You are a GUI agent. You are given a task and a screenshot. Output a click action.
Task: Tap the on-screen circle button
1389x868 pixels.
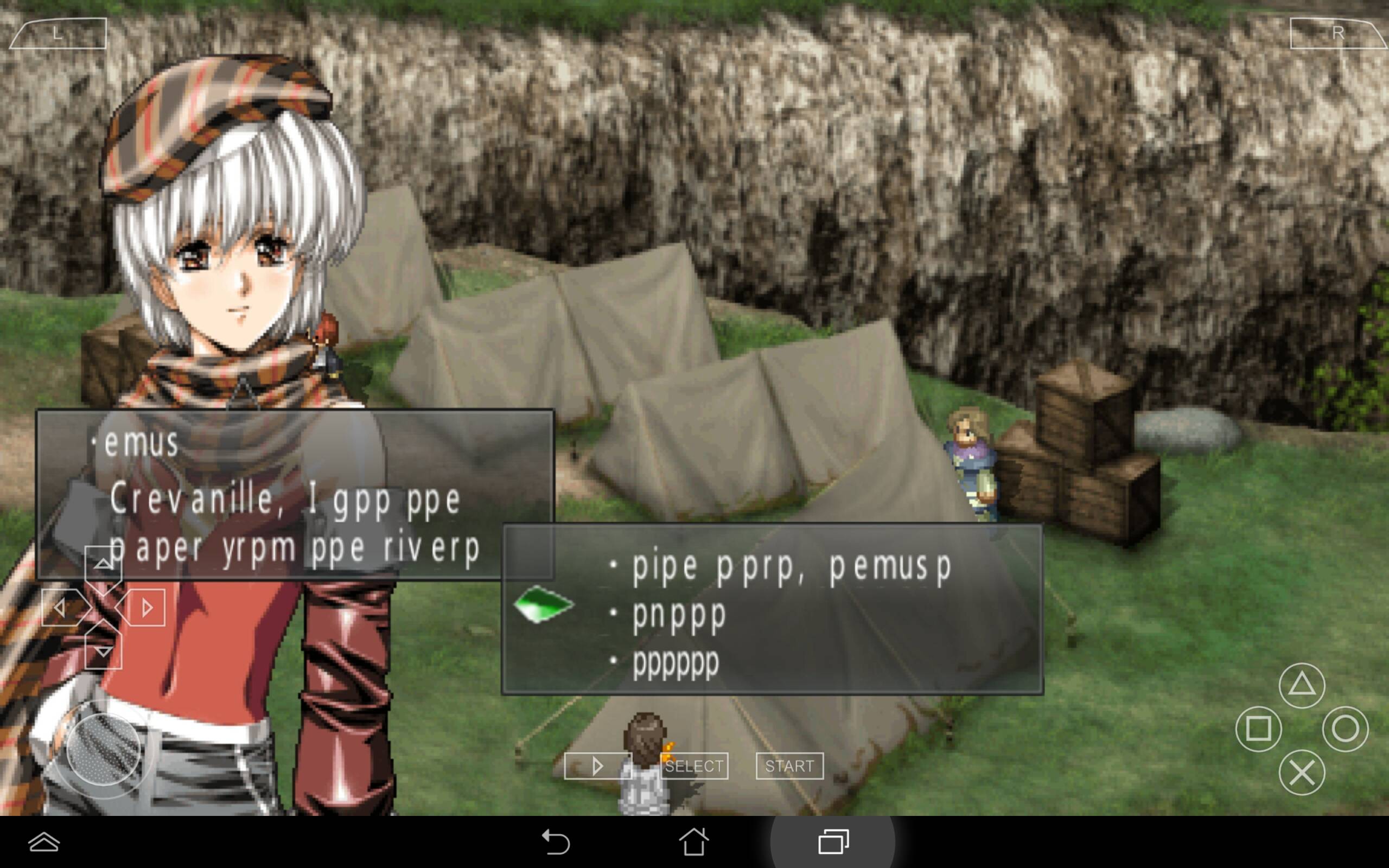1345,729
